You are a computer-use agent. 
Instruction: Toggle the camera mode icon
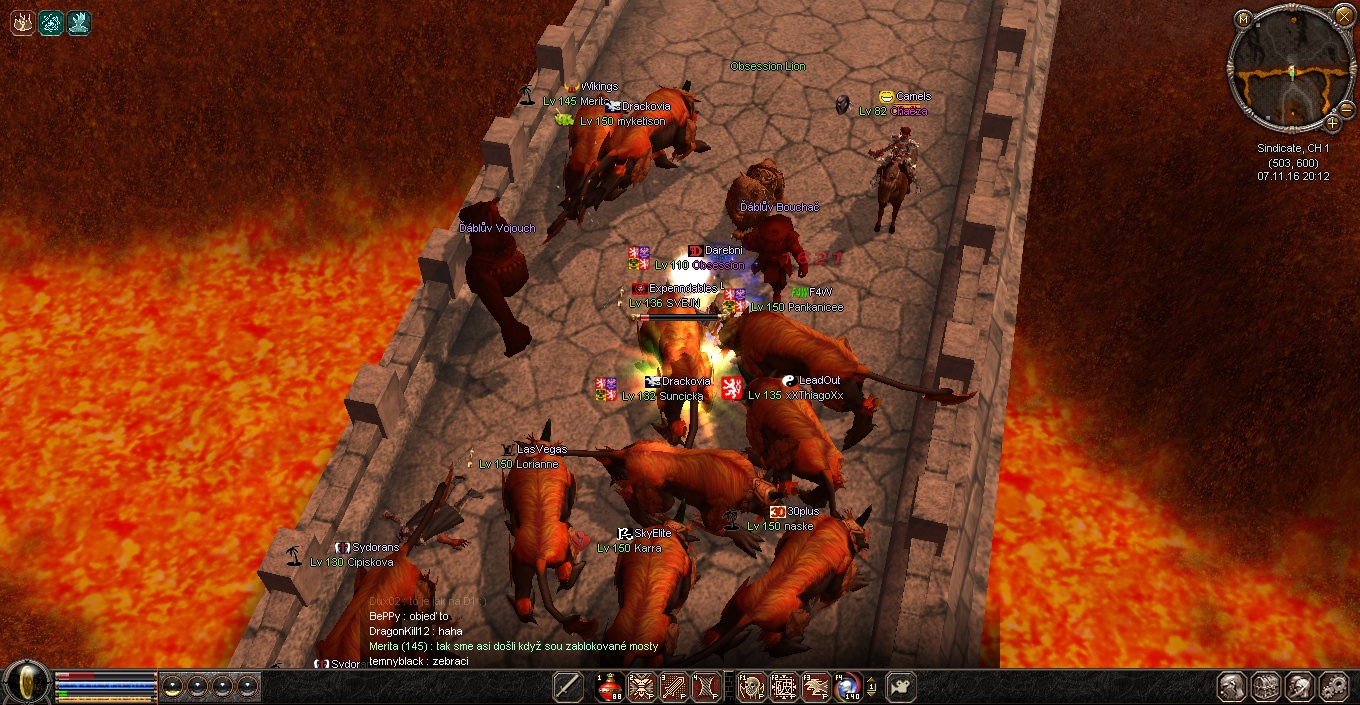tap(901, 687)
